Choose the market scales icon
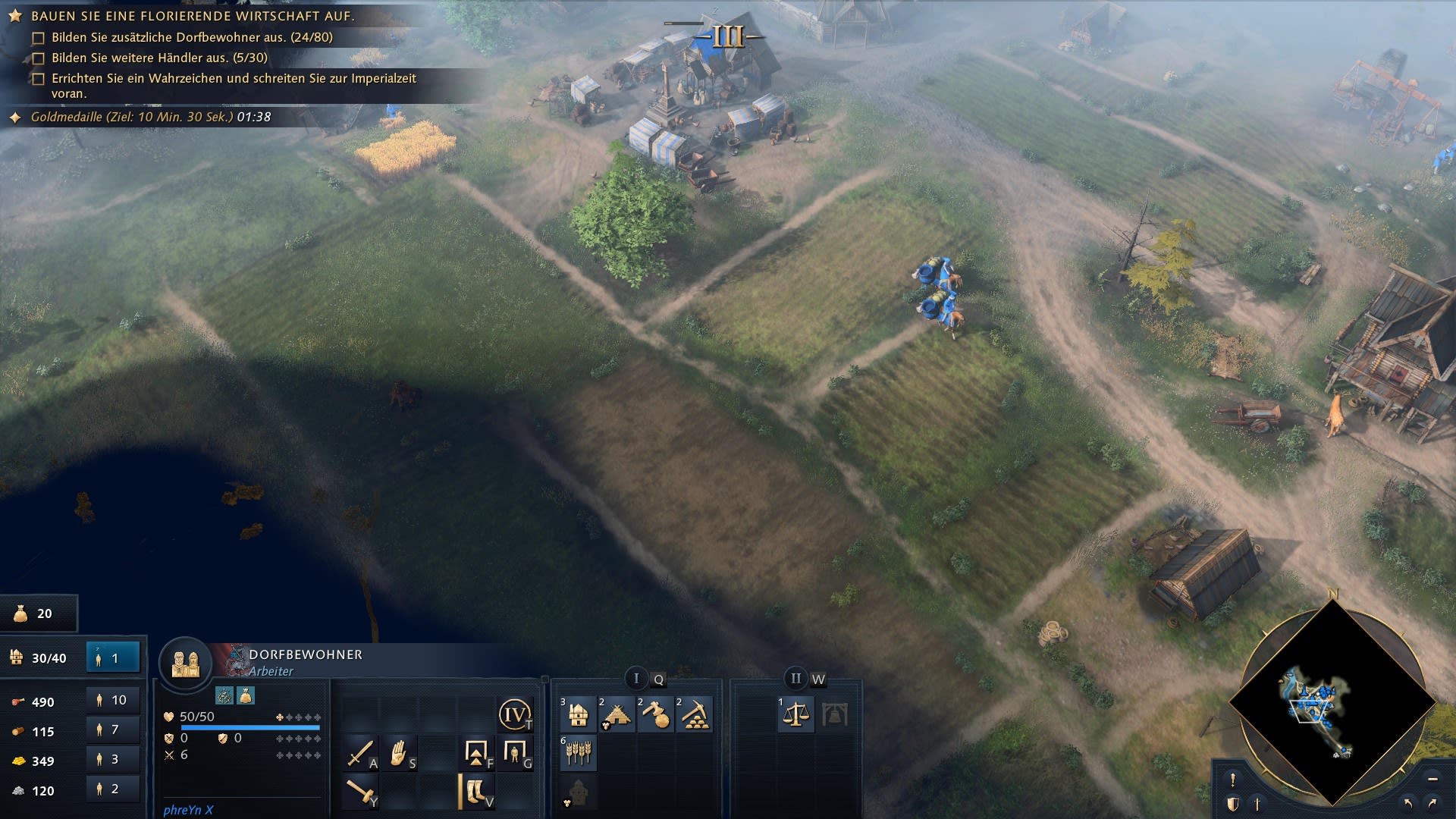This screenshot has height=819, width=1456. [x=795, y=714]
